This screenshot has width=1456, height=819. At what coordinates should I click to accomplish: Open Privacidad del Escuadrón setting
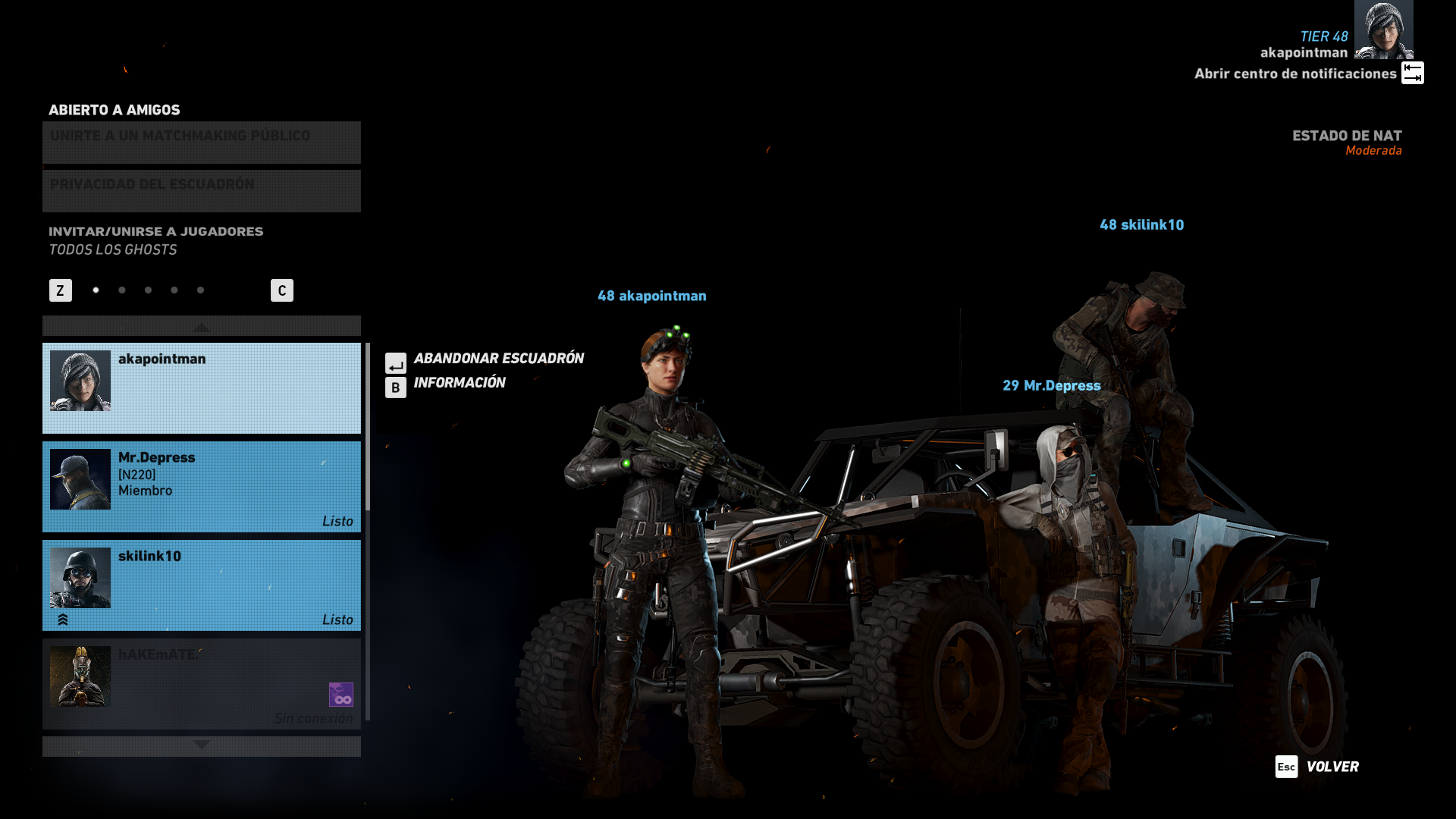point(201,191)
